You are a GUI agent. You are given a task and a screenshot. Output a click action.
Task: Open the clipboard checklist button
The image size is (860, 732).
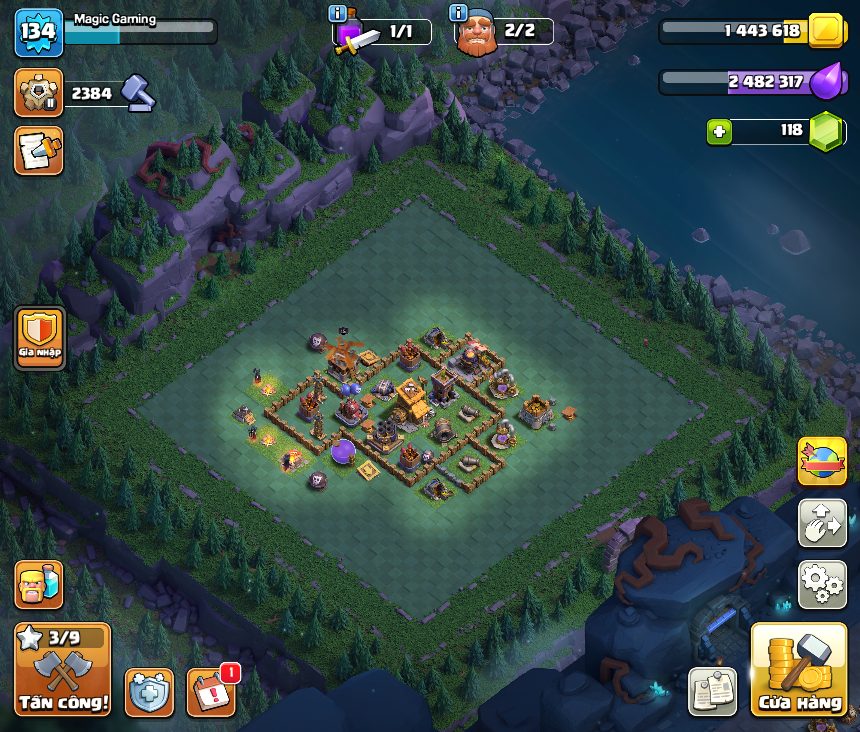[713, 691]
